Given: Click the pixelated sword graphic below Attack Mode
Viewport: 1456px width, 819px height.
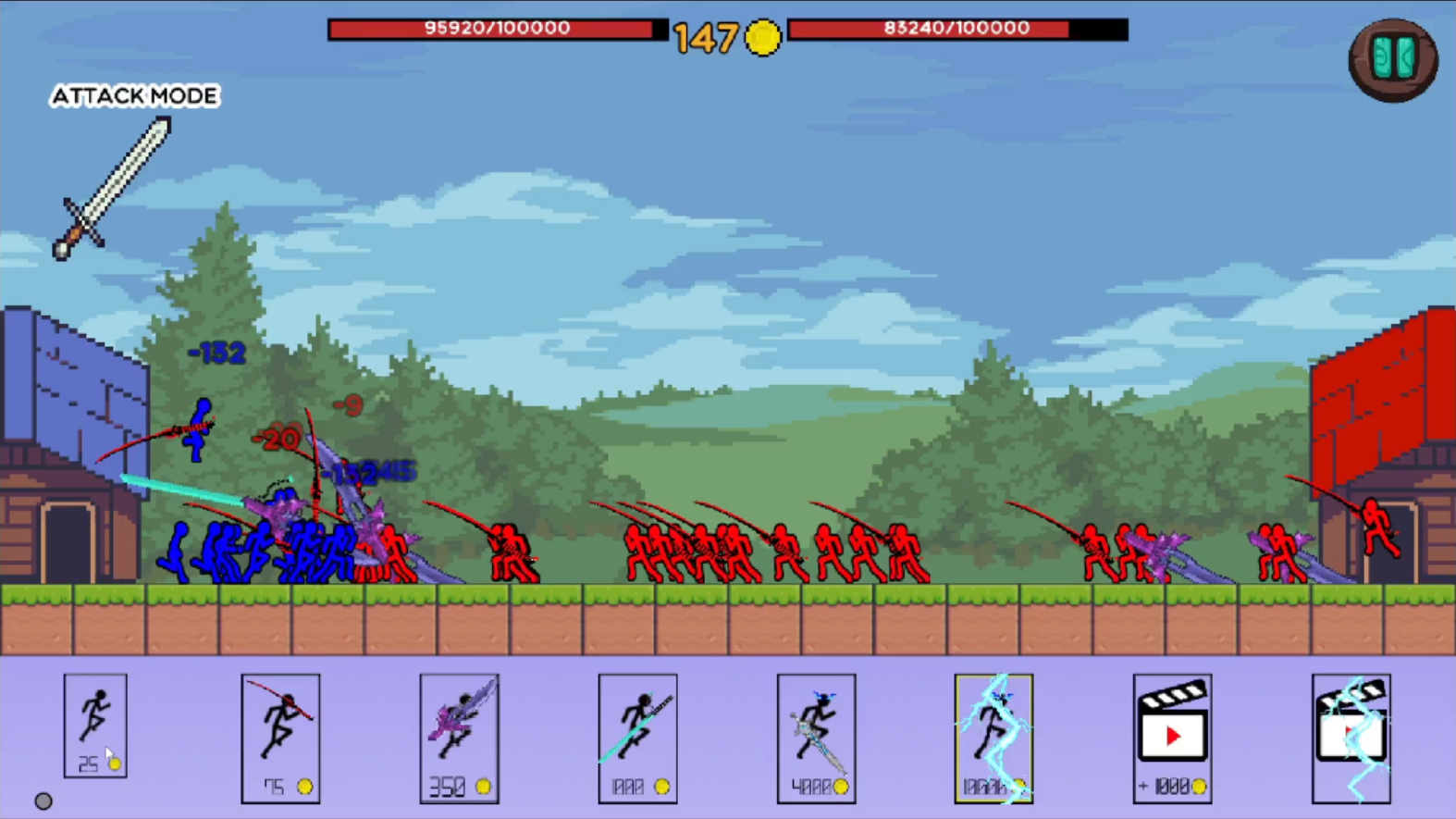Looking at the screenshot, I should click(115, 185).
